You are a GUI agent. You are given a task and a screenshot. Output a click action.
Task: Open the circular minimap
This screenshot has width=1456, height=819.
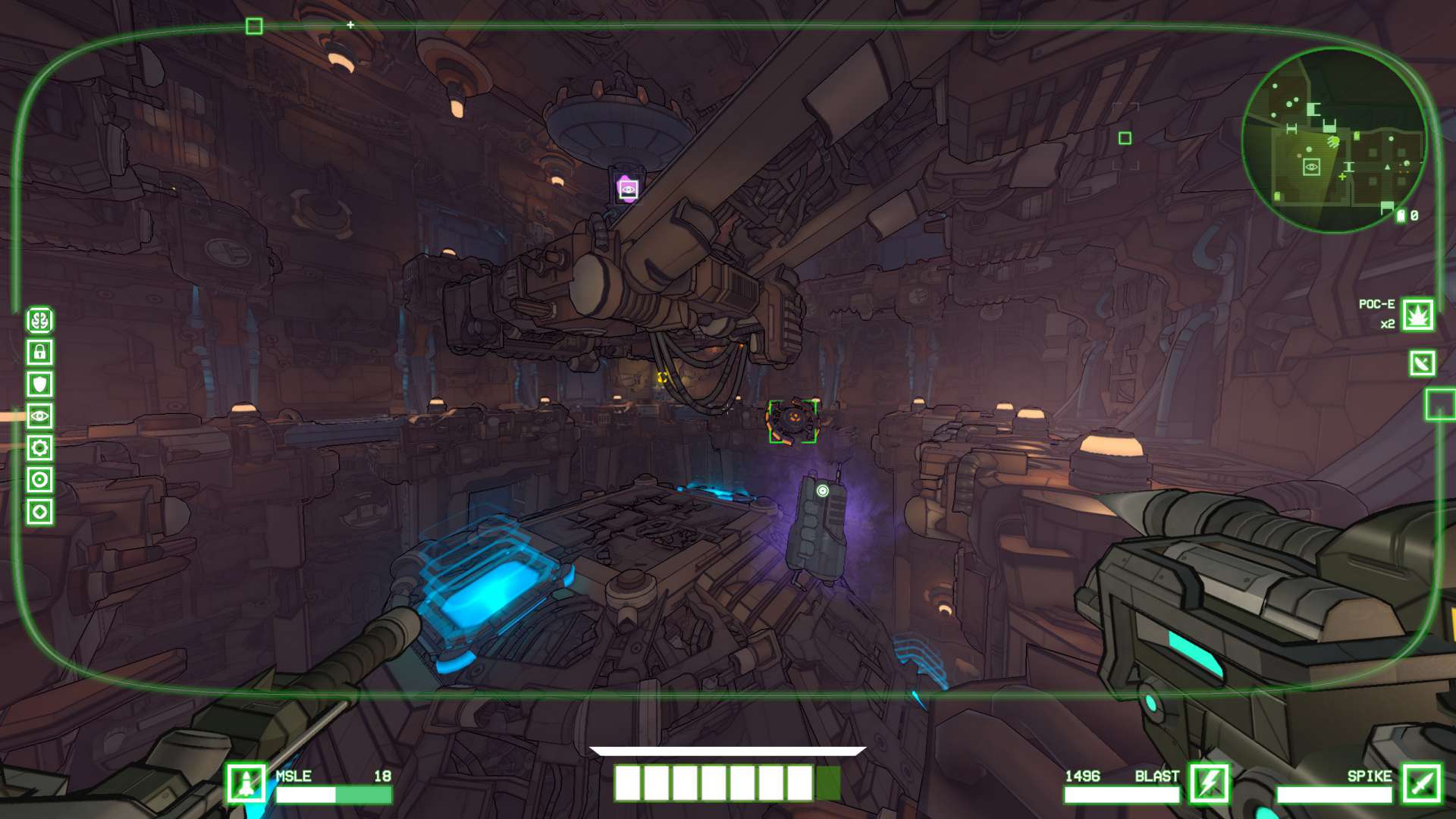pyautogui.click(x=1334, y=140)
